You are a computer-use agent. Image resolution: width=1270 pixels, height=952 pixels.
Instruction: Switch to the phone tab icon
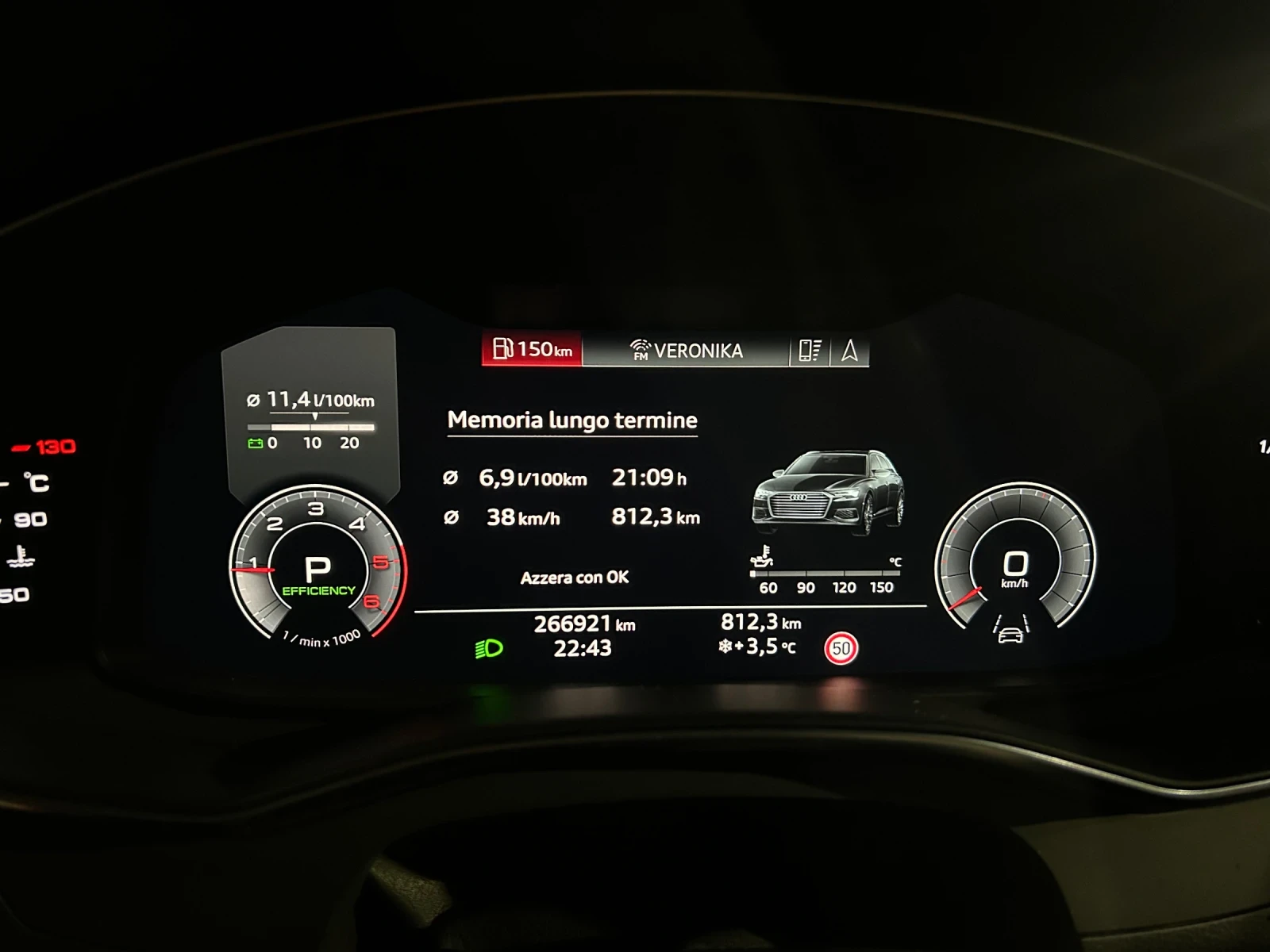coord(810,350)
